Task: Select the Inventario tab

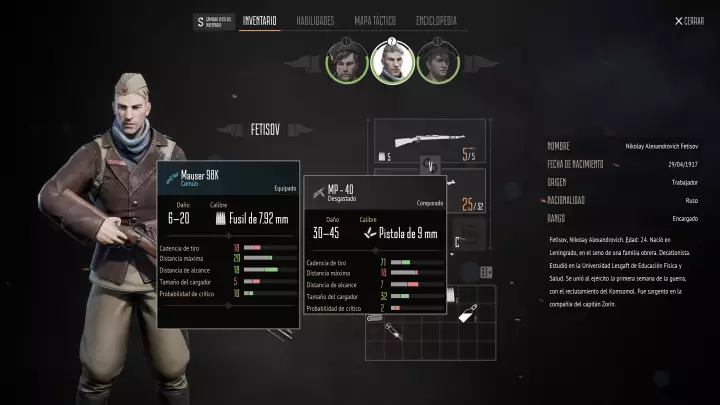Action: pos(259,20)
